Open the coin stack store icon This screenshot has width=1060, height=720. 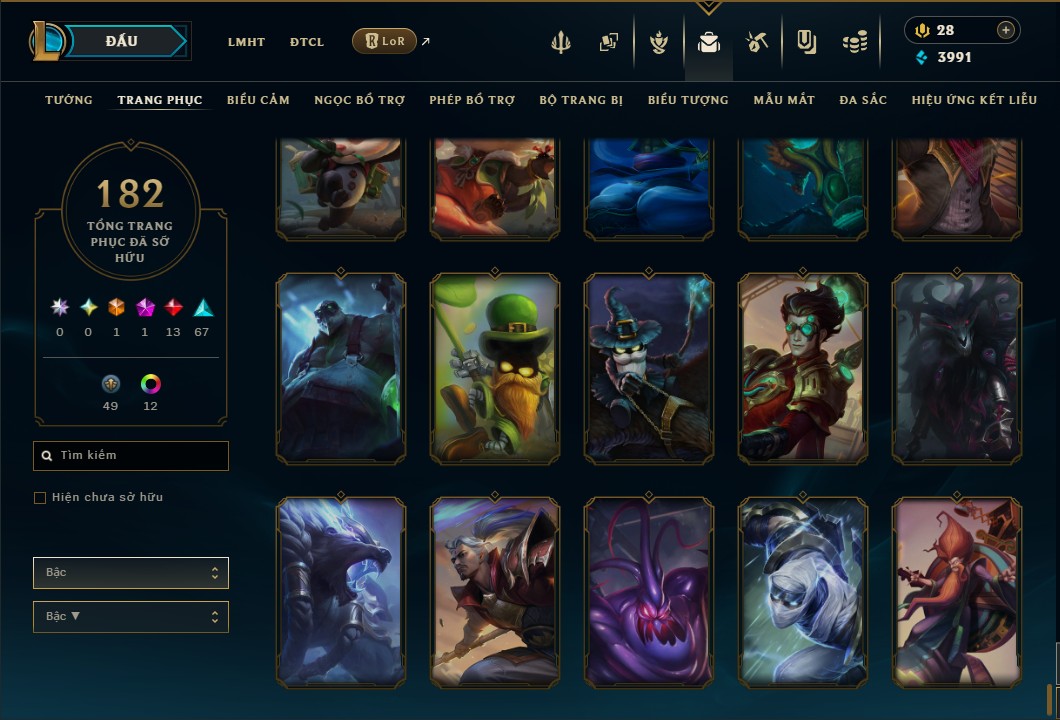(x=854, y=42)
